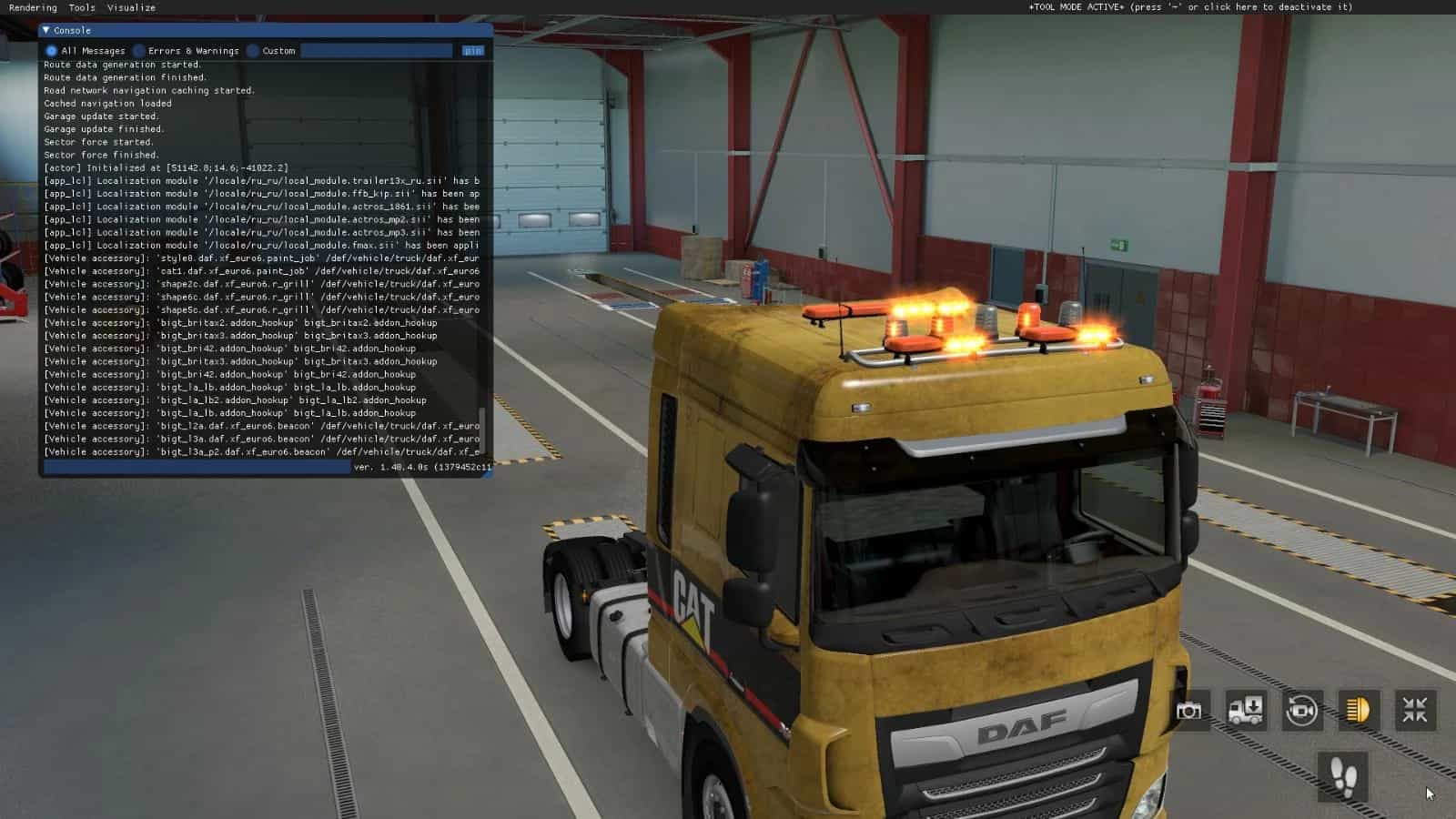Open the Rendering menu
This screenshot has width=1456, height=819.
[x=33, y=8]
